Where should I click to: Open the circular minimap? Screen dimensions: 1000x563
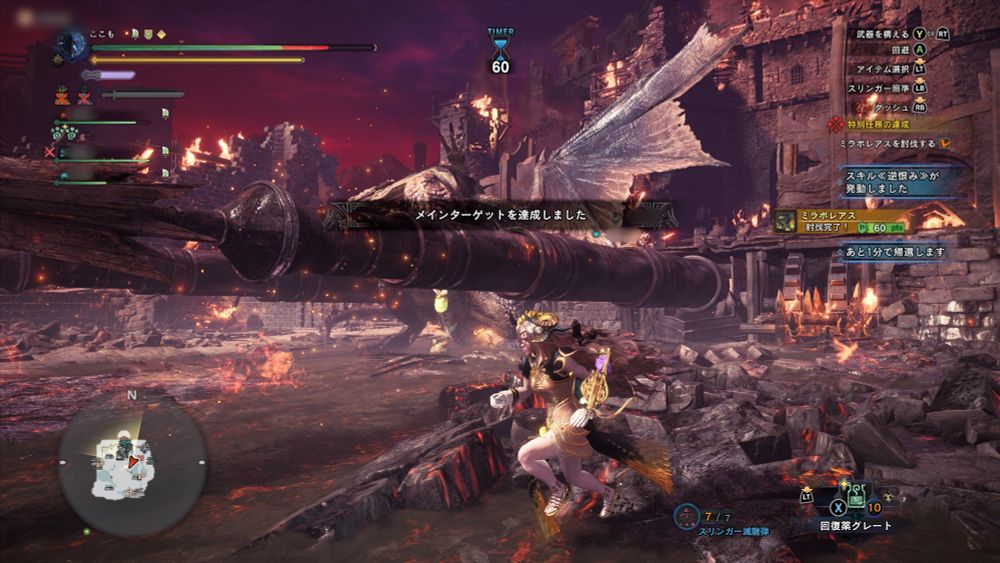132,462
